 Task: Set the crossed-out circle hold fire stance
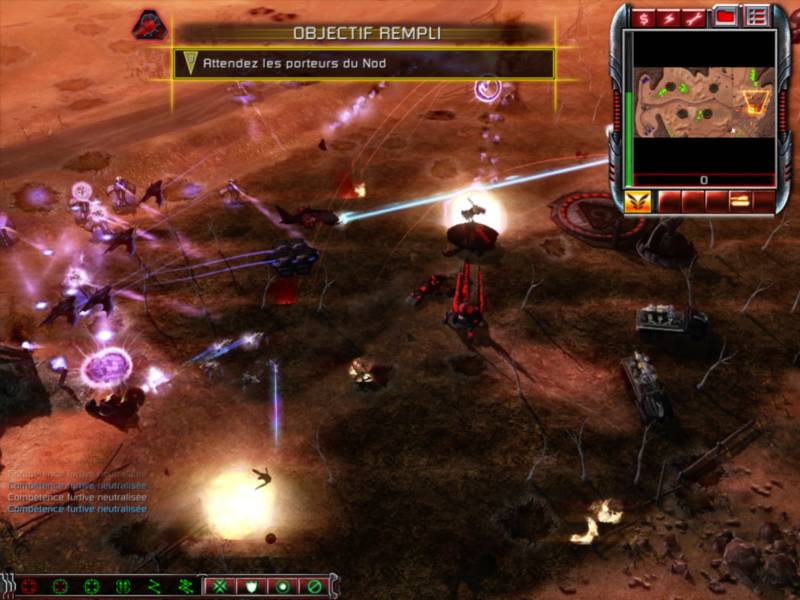point(314,586)
